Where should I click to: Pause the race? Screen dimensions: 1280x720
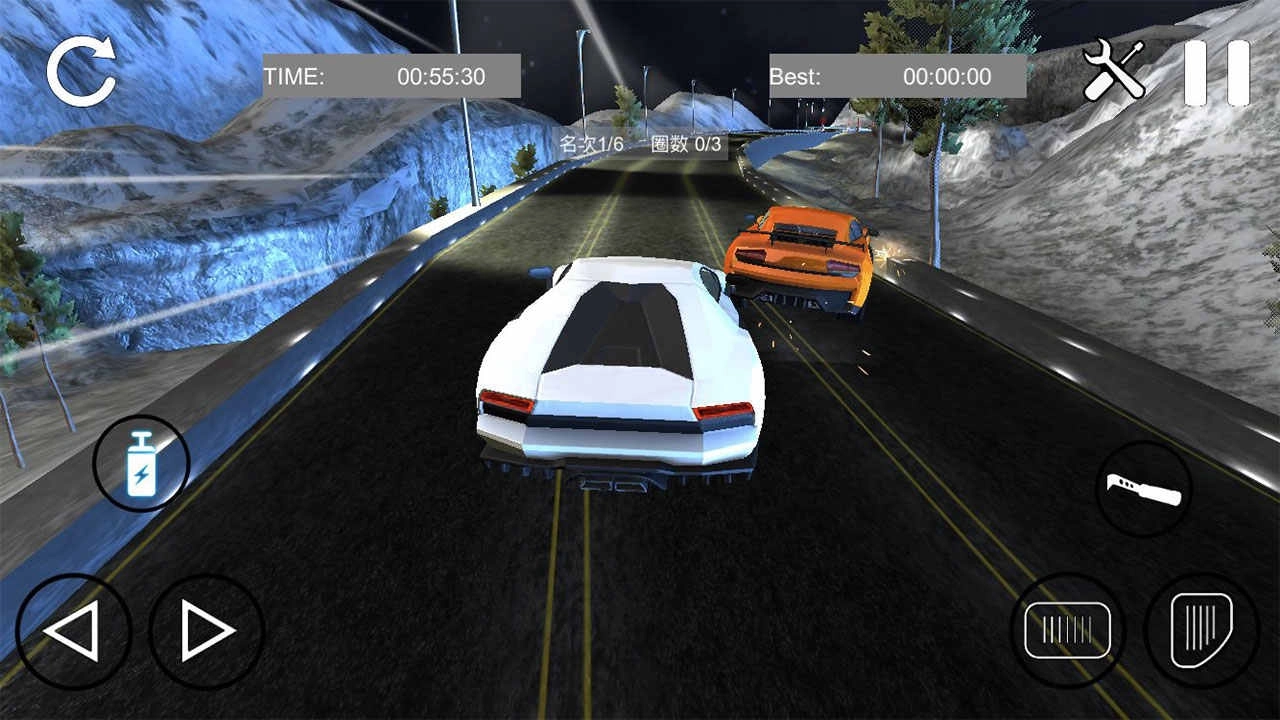pyautogui.click(x=1216, y=73)
